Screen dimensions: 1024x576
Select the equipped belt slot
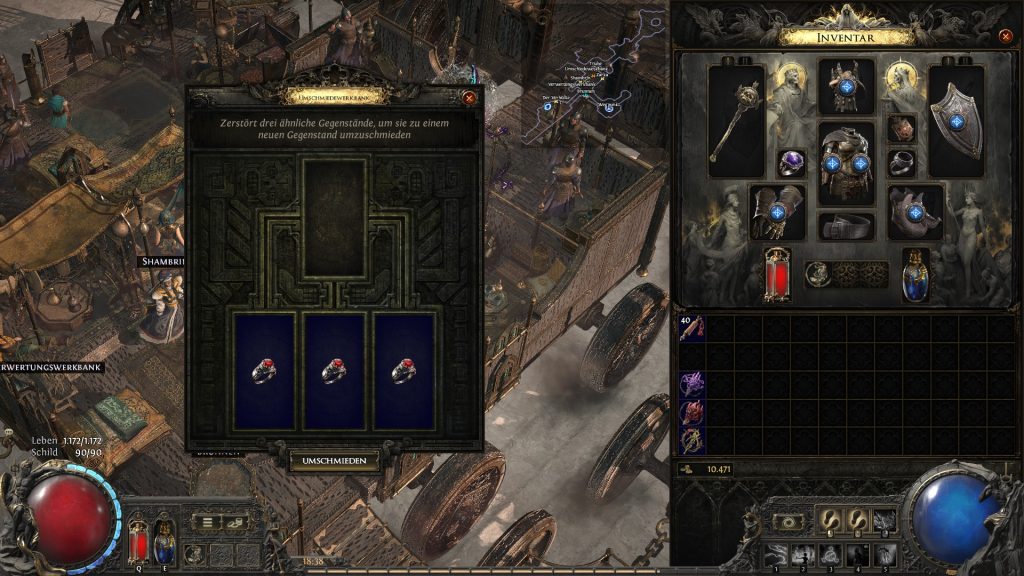point(846,227)
